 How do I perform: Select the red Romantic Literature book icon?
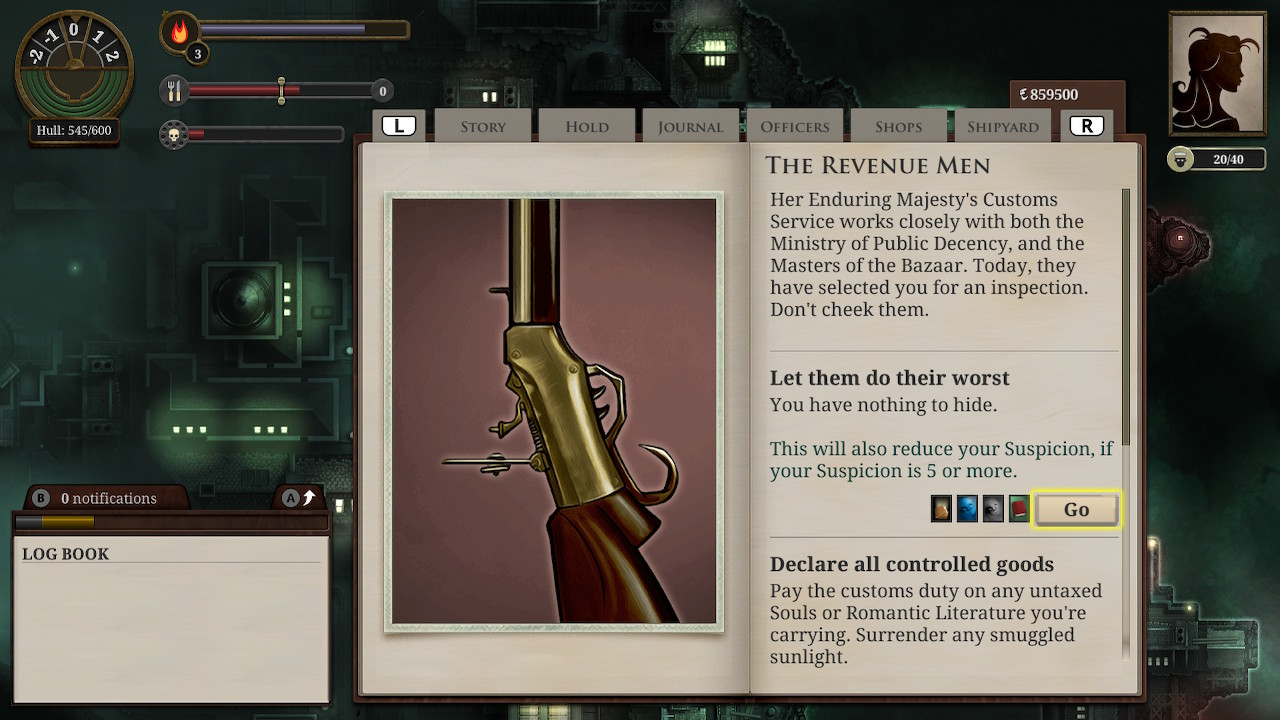(1020, 508)
